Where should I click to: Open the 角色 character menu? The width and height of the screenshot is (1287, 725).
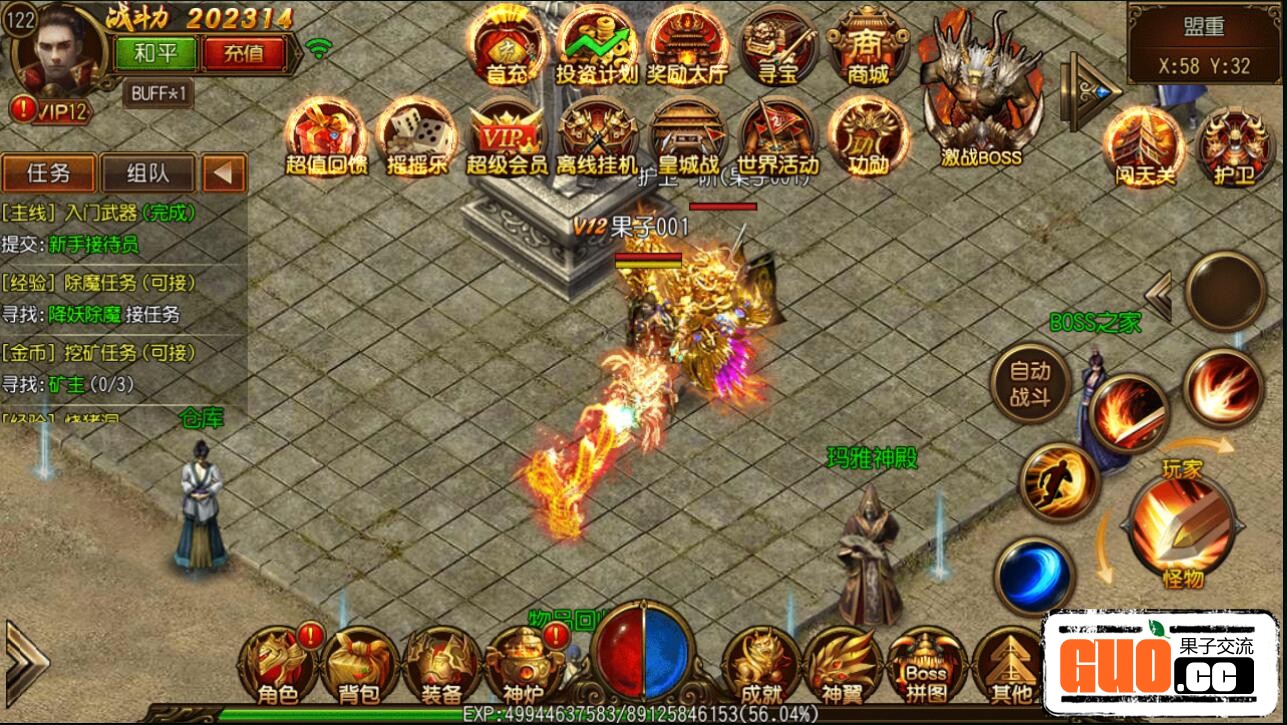[277, 663]
